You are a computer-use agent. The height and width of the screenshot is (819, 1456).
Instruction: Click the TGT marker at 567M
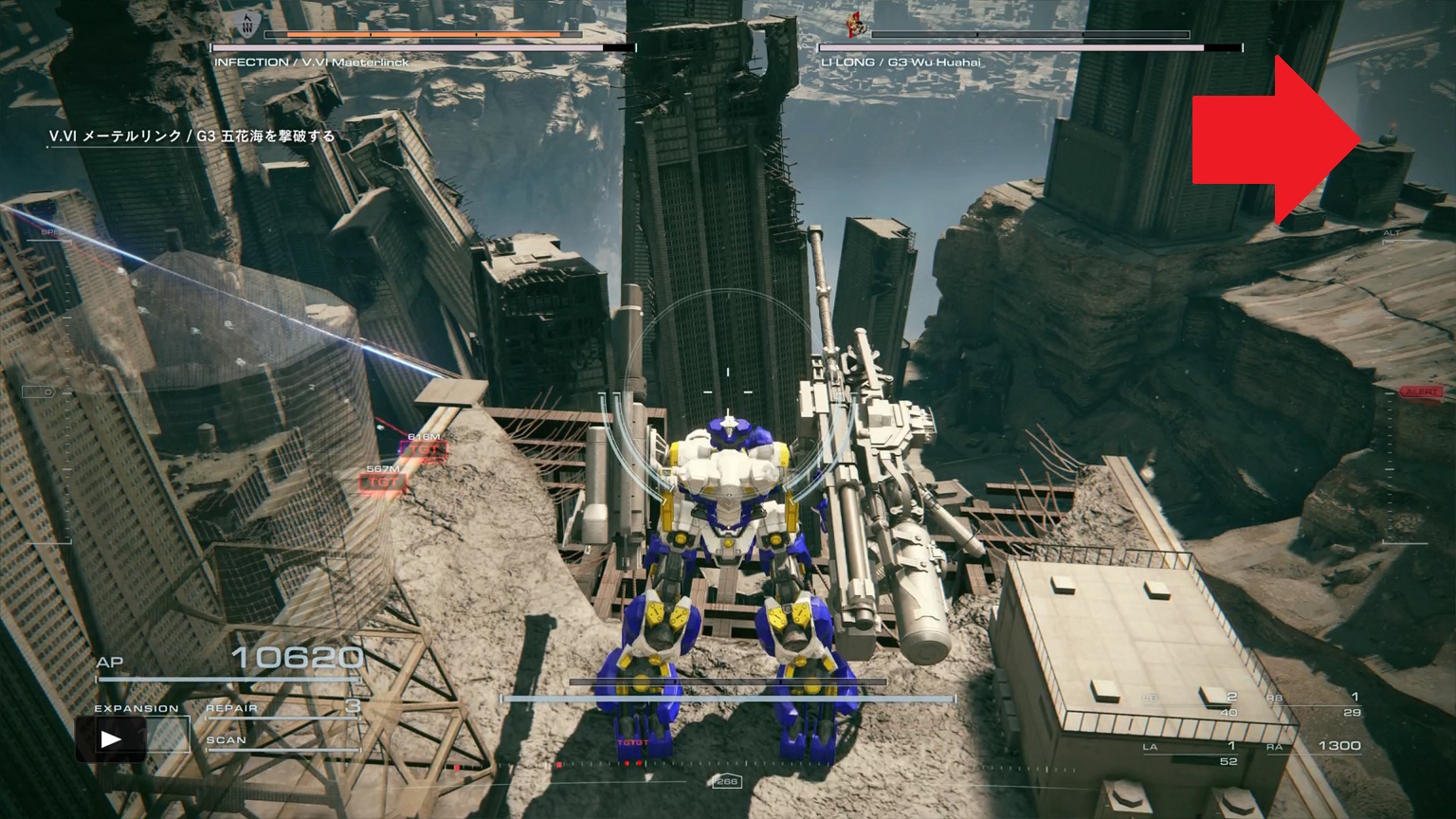[383, 482]
